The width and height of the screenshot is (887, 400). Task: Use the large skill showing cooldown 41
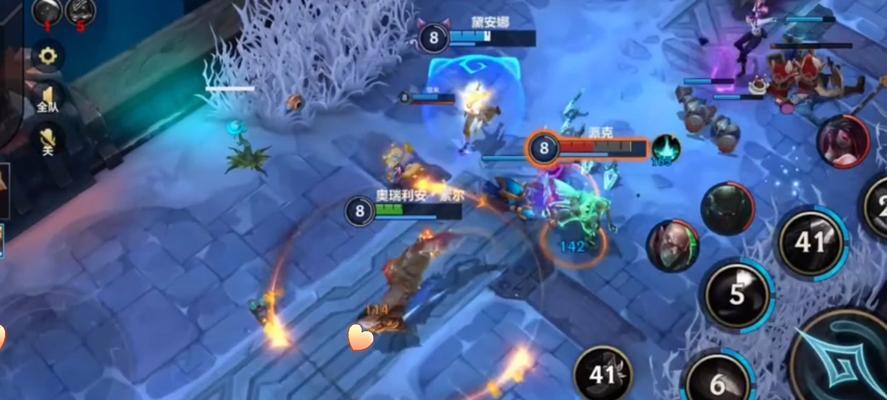tap(811, 241)
